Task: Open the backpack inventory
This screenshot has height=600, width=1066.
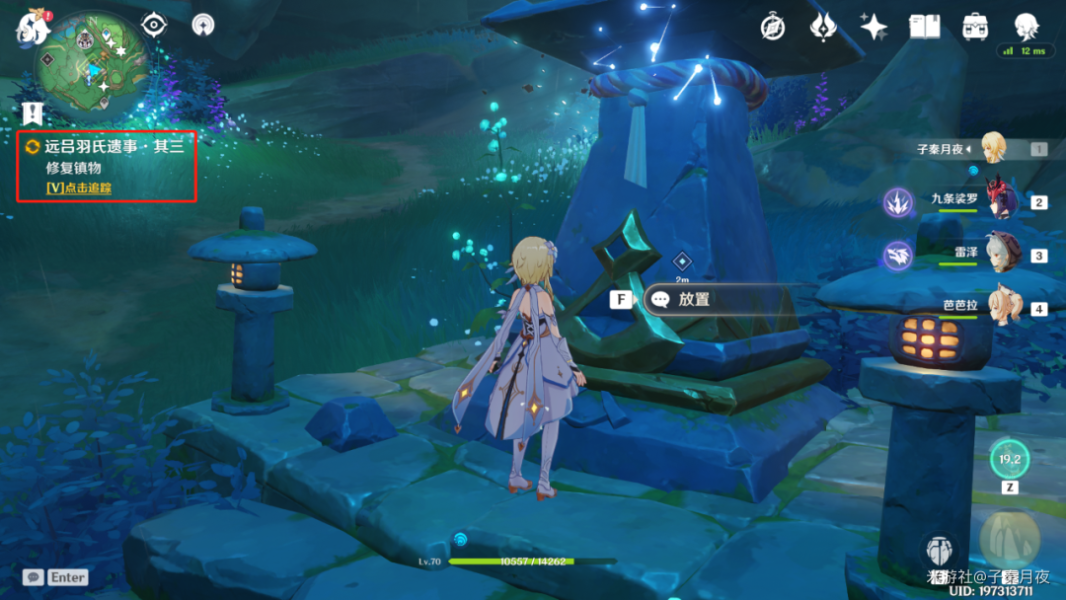Action: point(975,27)
